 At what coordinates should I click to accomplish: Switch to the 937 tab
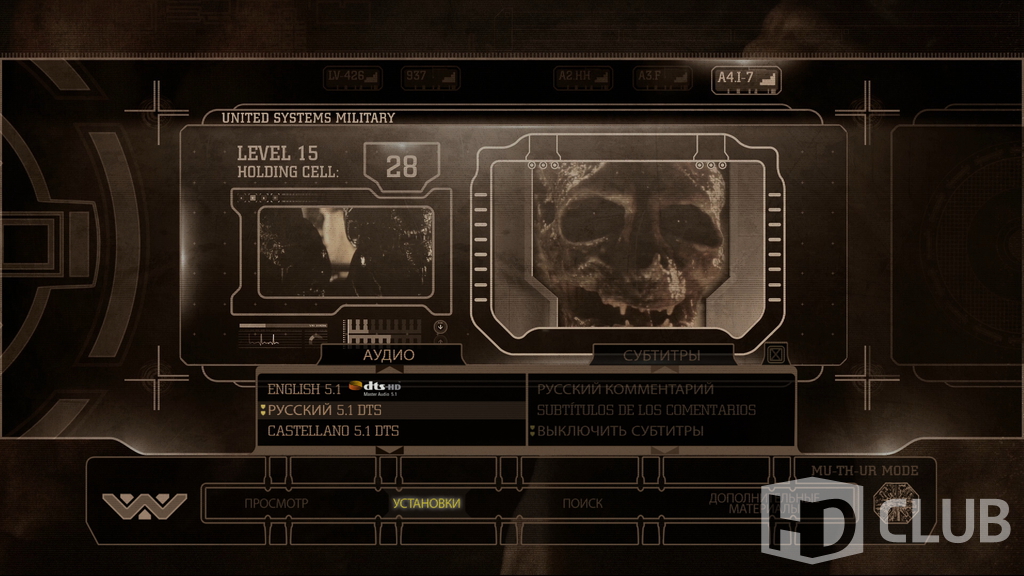tap(430, 78)
